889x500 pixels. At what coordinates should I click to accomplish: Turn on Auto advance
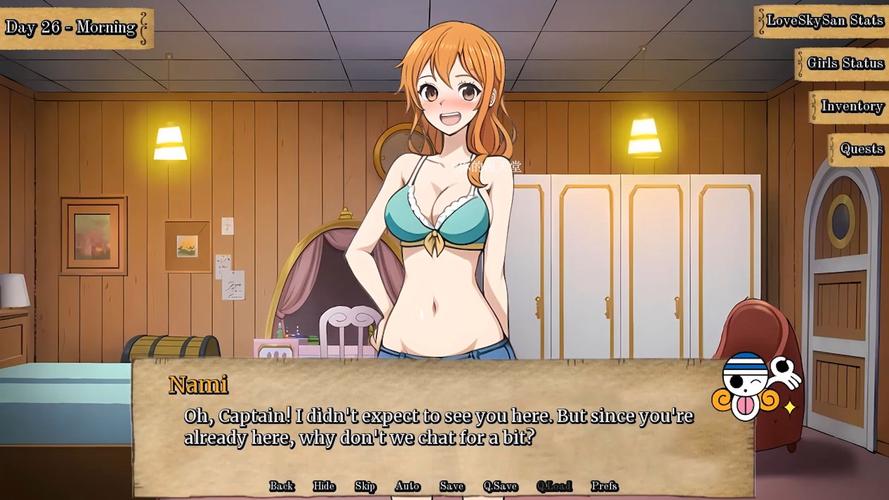(x=407, y=486)
